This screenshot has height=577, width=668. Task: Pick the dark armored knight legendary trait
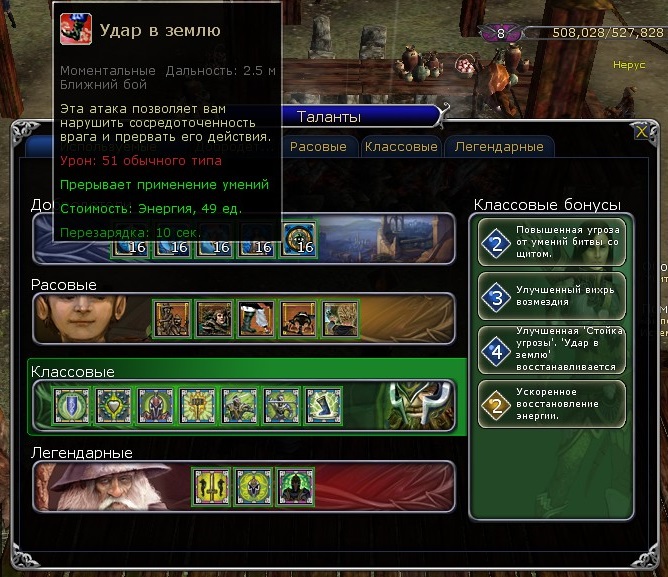[296, 487]
